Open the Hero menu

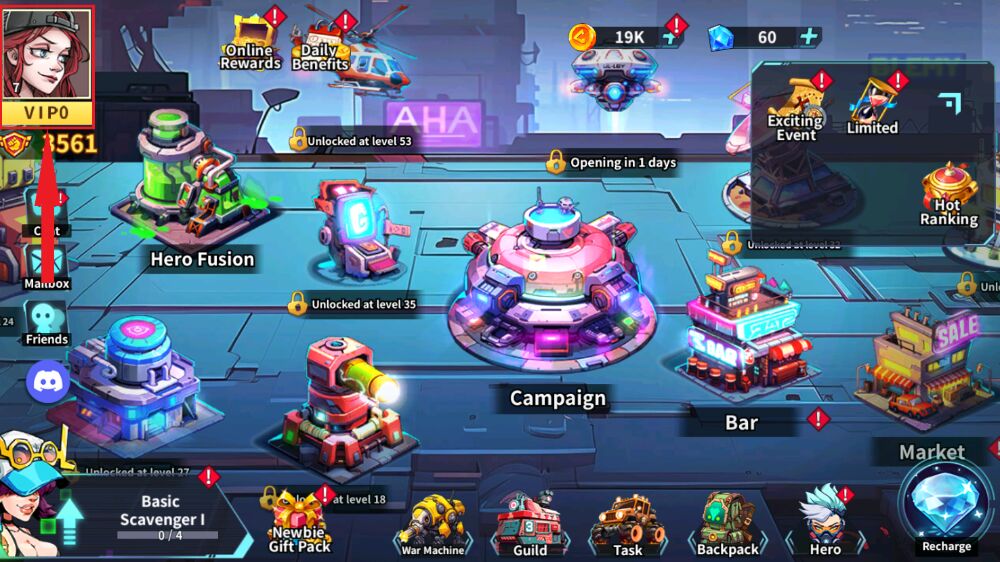[x=825, y=522]
